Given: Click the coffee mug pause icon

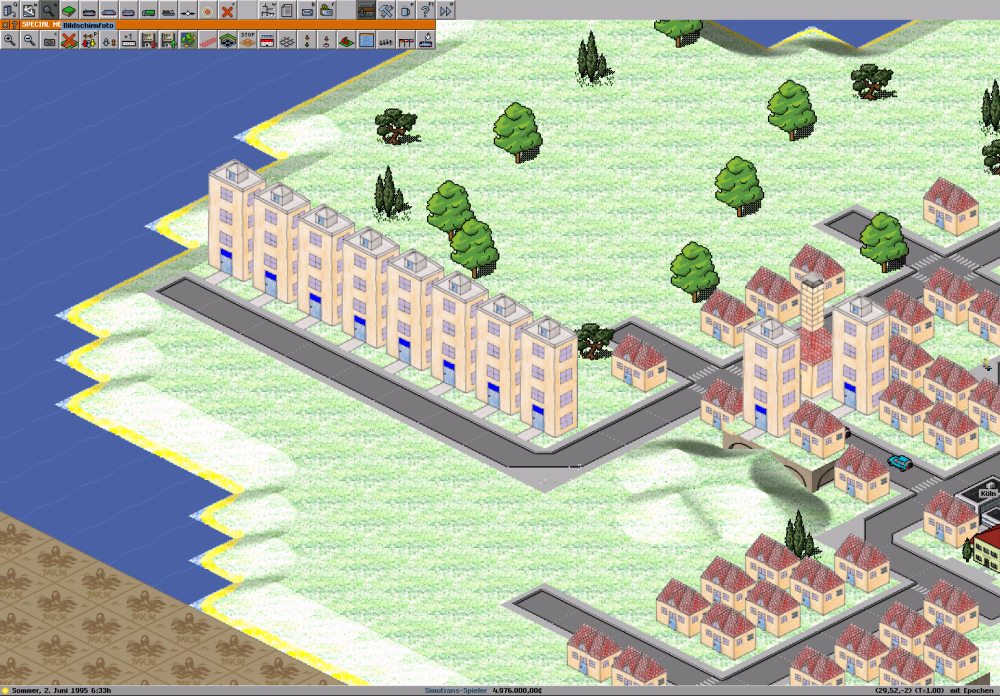Looking at the screenshot, I should pos(406,10).
